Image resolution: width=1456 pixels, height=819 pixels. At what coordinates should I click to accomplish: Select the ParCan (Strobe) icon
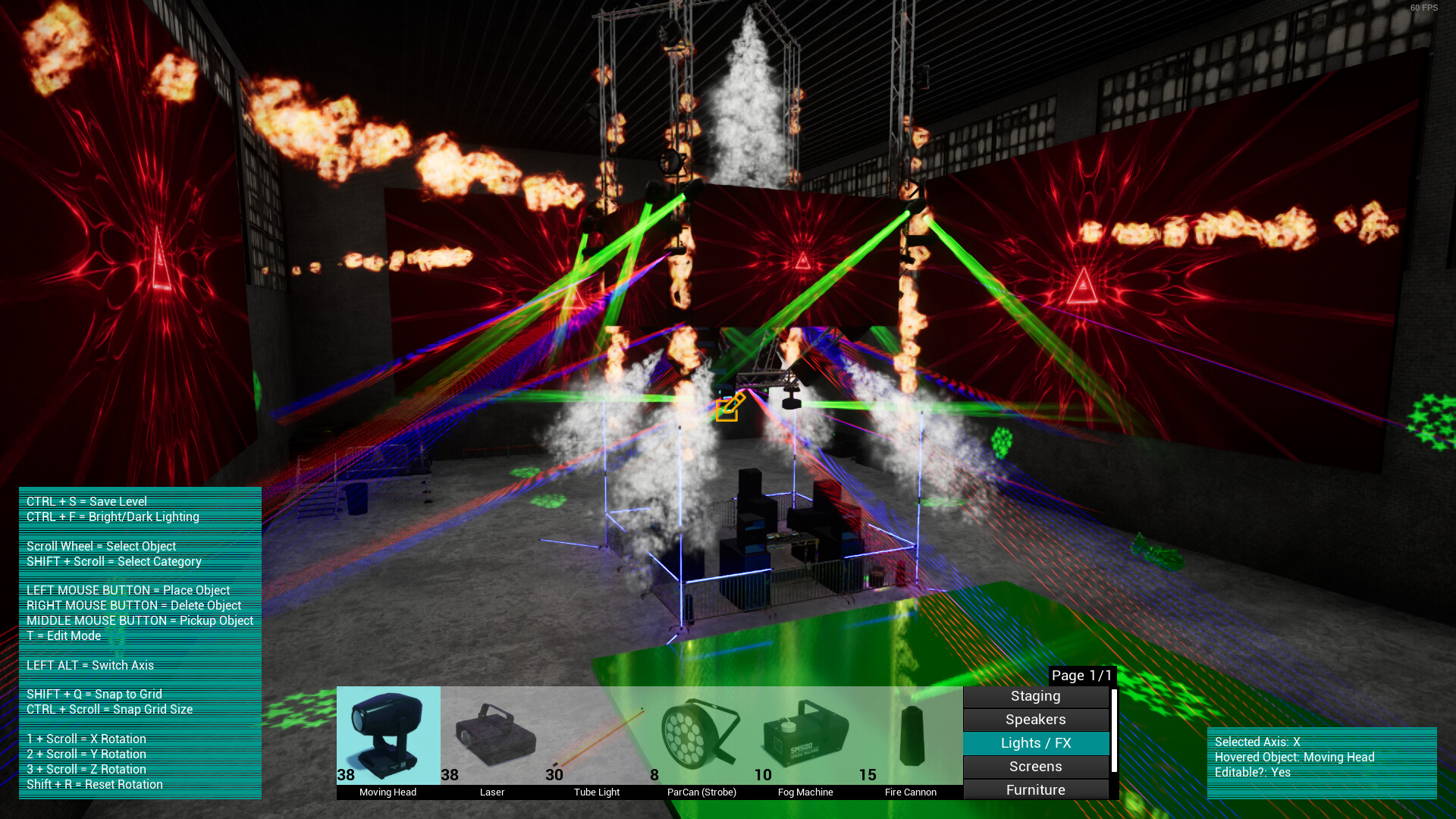699,732
